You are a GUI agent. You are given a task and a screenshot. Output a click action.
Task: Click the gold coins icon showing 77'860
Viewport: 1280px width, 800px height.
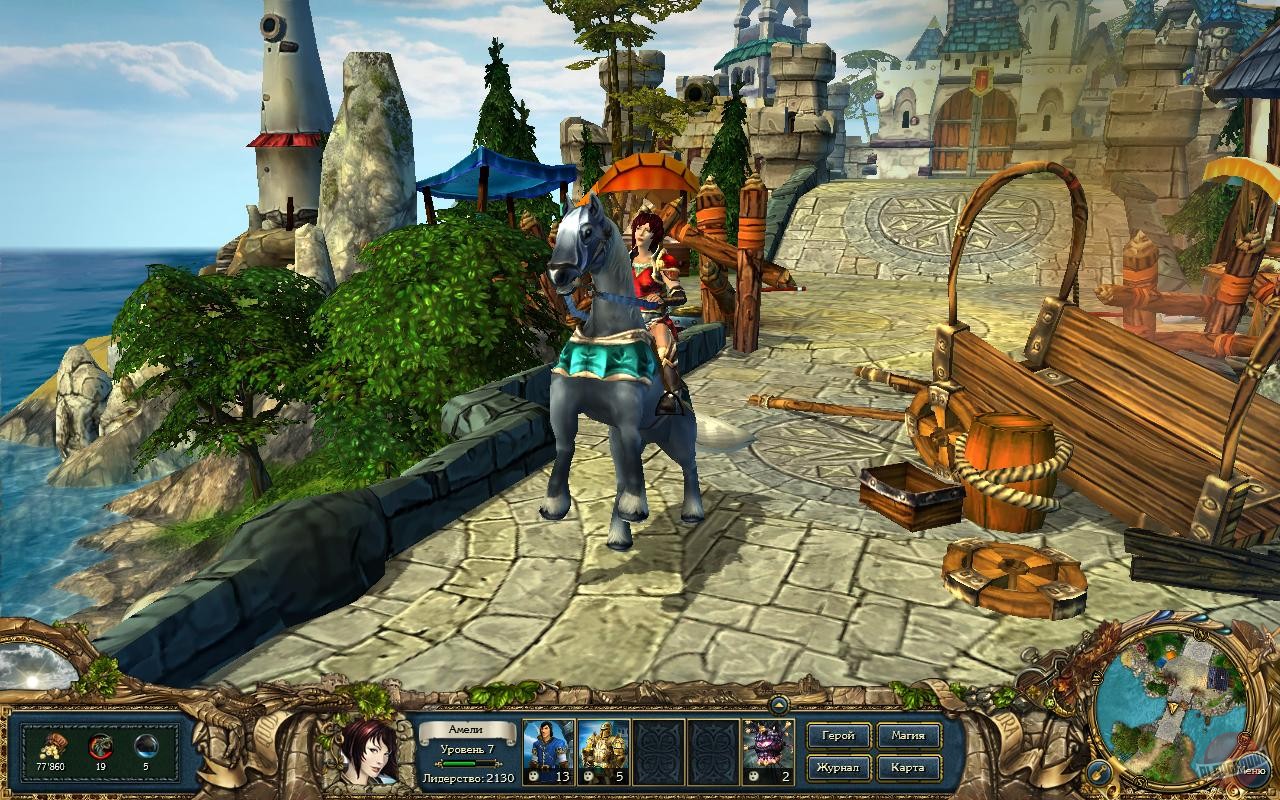pyautogui.click(x=50, y=745)
